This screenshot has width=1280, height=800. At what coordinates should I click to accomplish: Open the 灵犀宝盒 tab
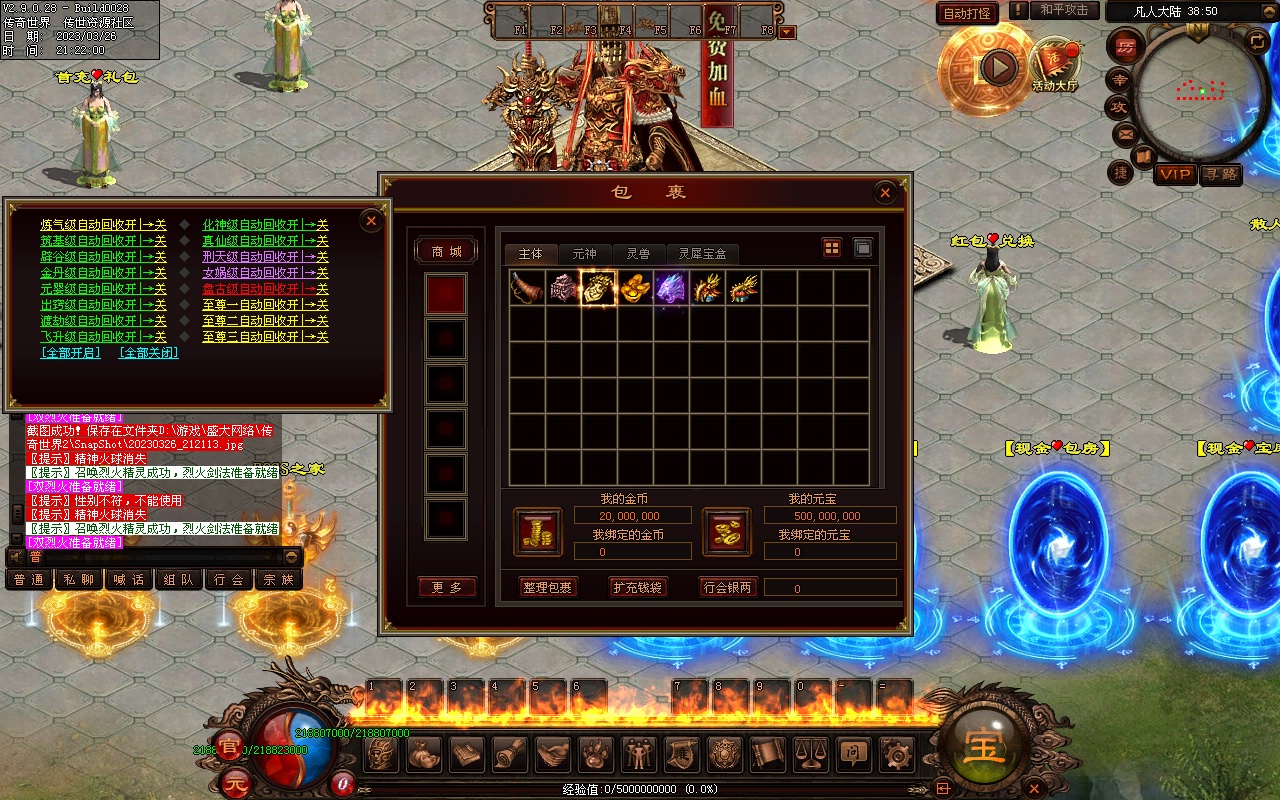pyautogui.click(x=703, y=254)
